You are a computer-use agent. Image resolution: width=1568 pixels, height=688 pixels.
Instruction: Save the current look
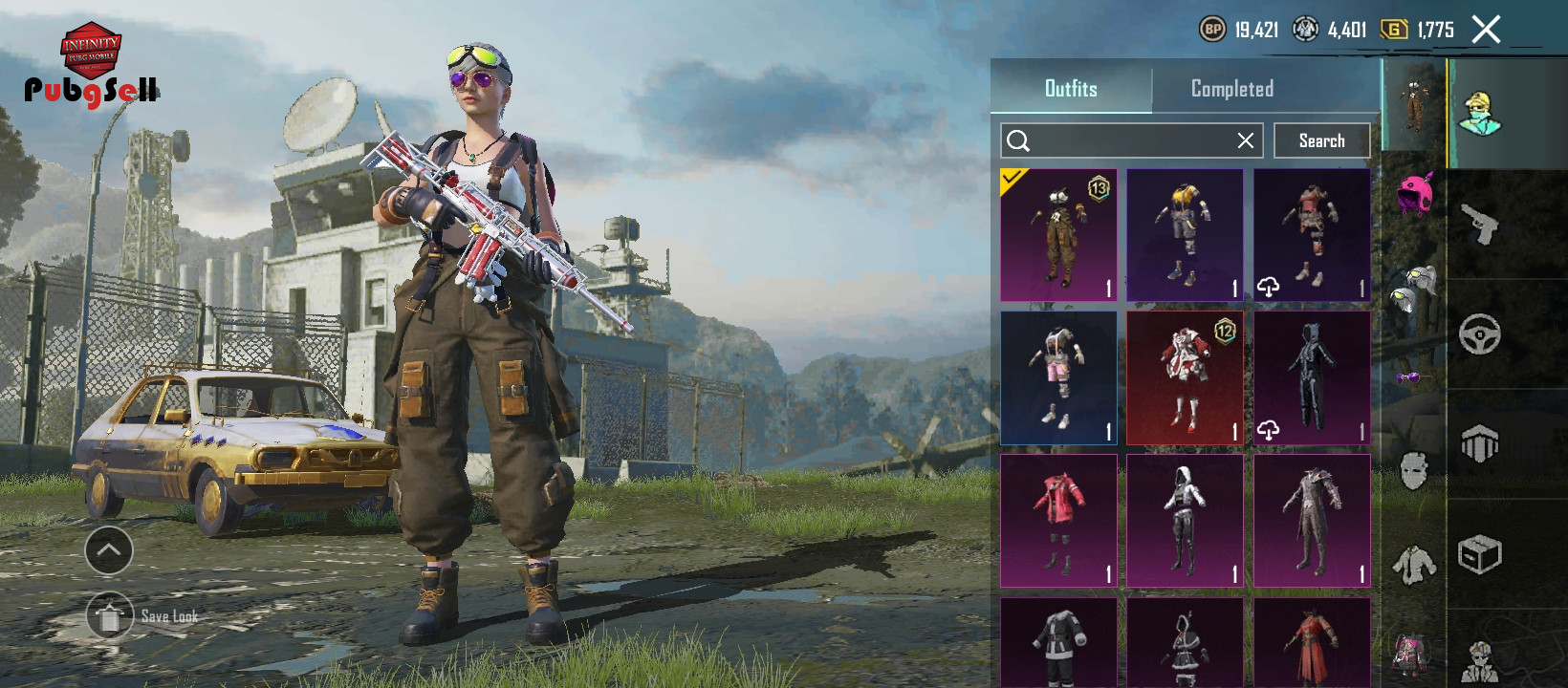pos(110,616)
